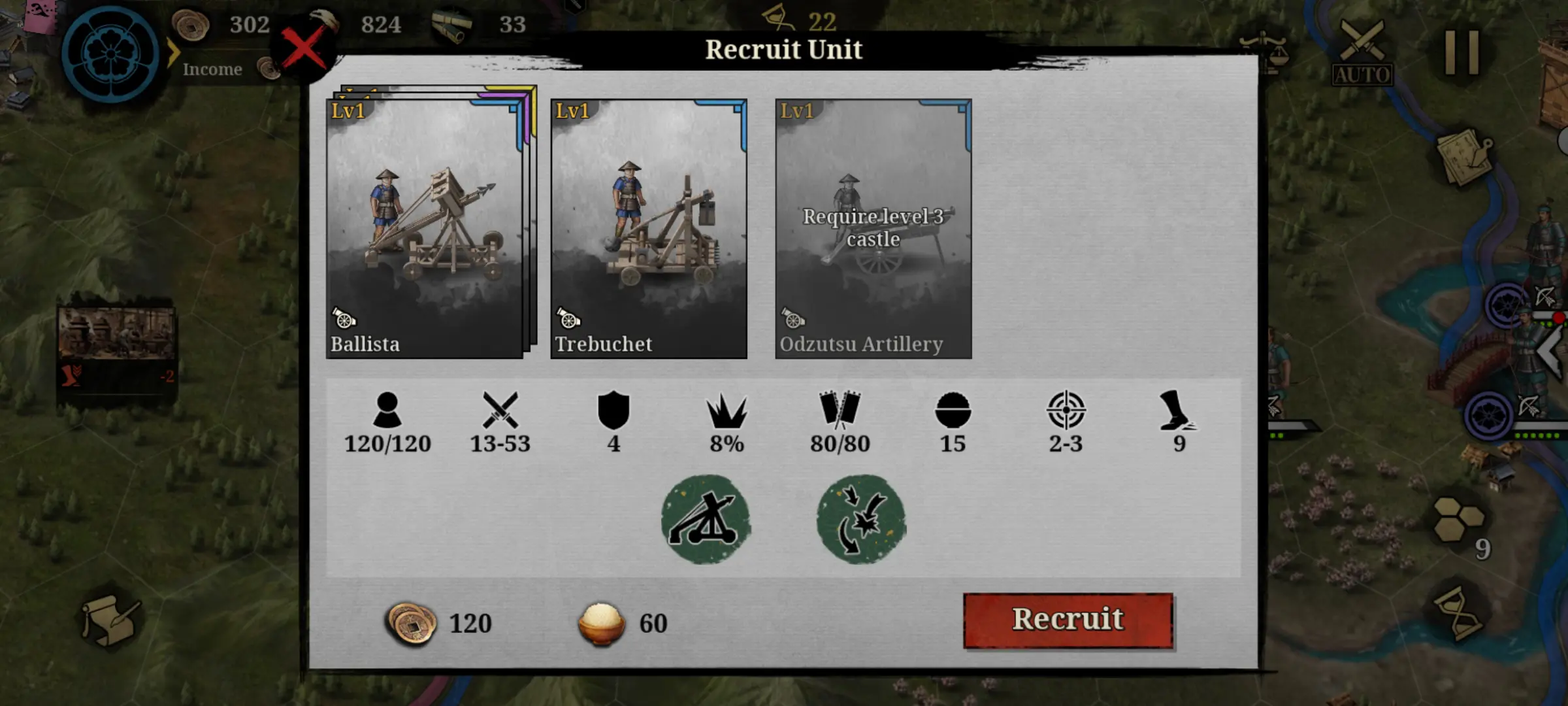Open the blue clan crest emblem
Viewport: 1568px width, 706px height.
tap(110, 54)
